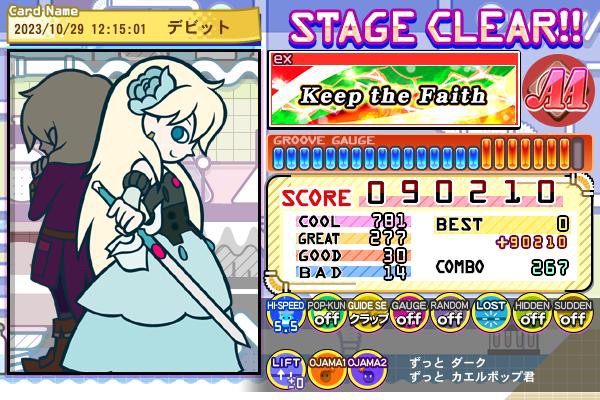The height and width of the screenshot is (400, 600).
Task: Click the LOST option icon
Action: click(489, 316)
